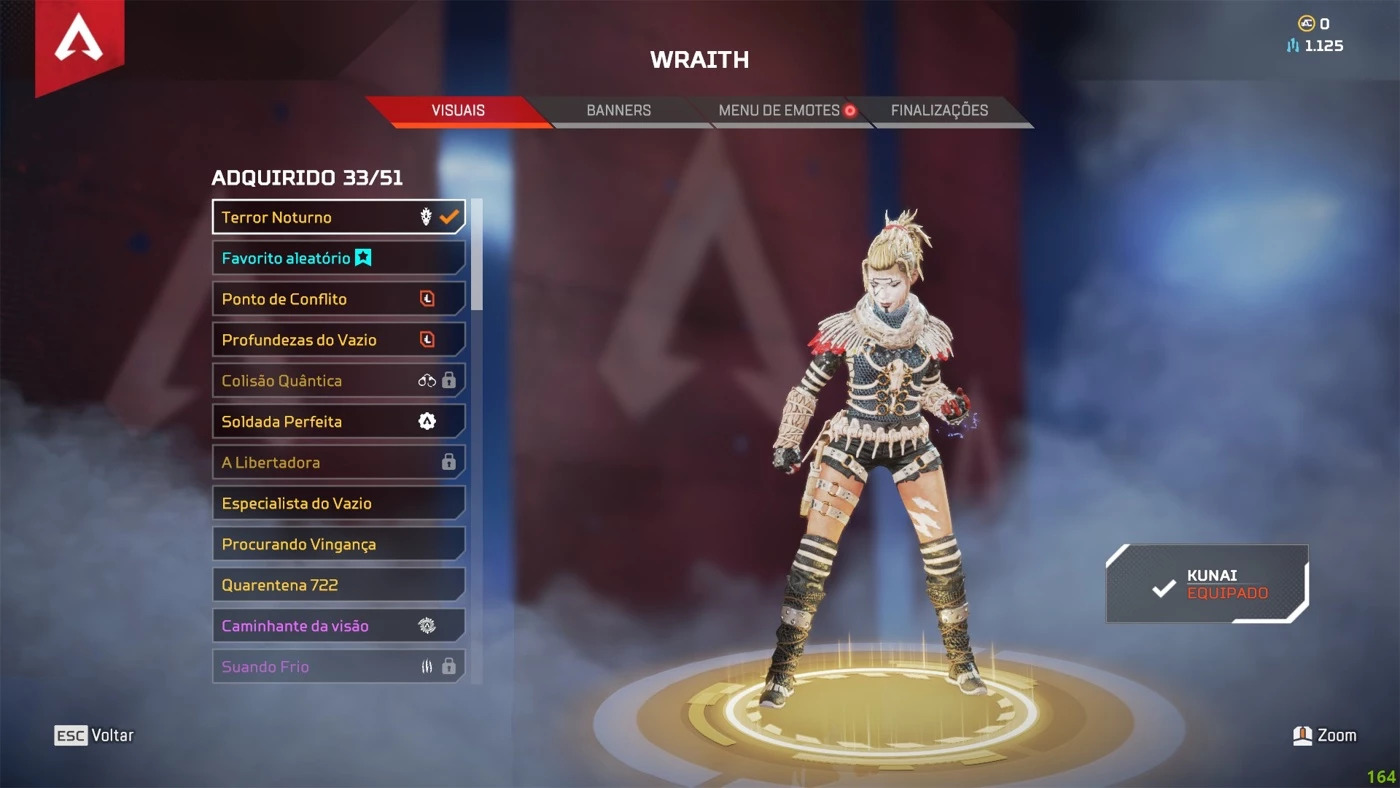Select the Ponto de Conflito skin

pyautogui.click(x=338, y=299)
